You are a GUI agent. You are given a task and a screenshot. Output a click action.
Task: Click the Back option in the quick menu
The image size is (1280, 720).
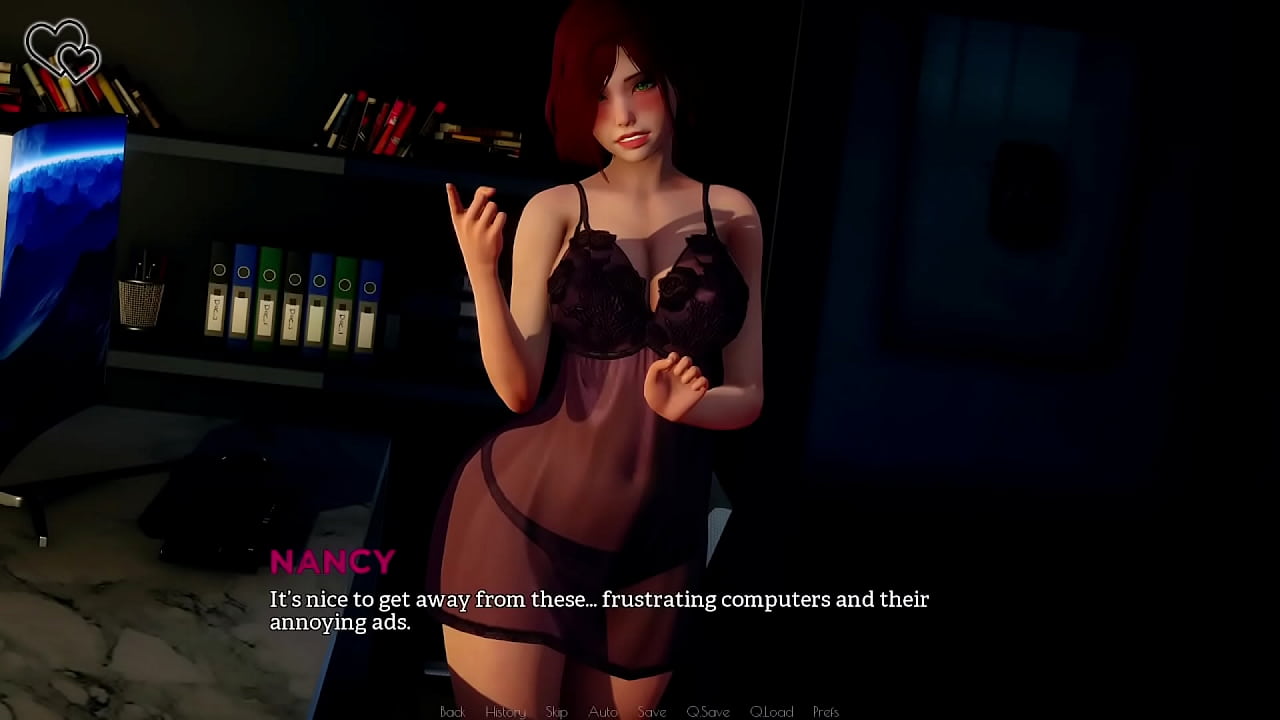click(452, 712)
